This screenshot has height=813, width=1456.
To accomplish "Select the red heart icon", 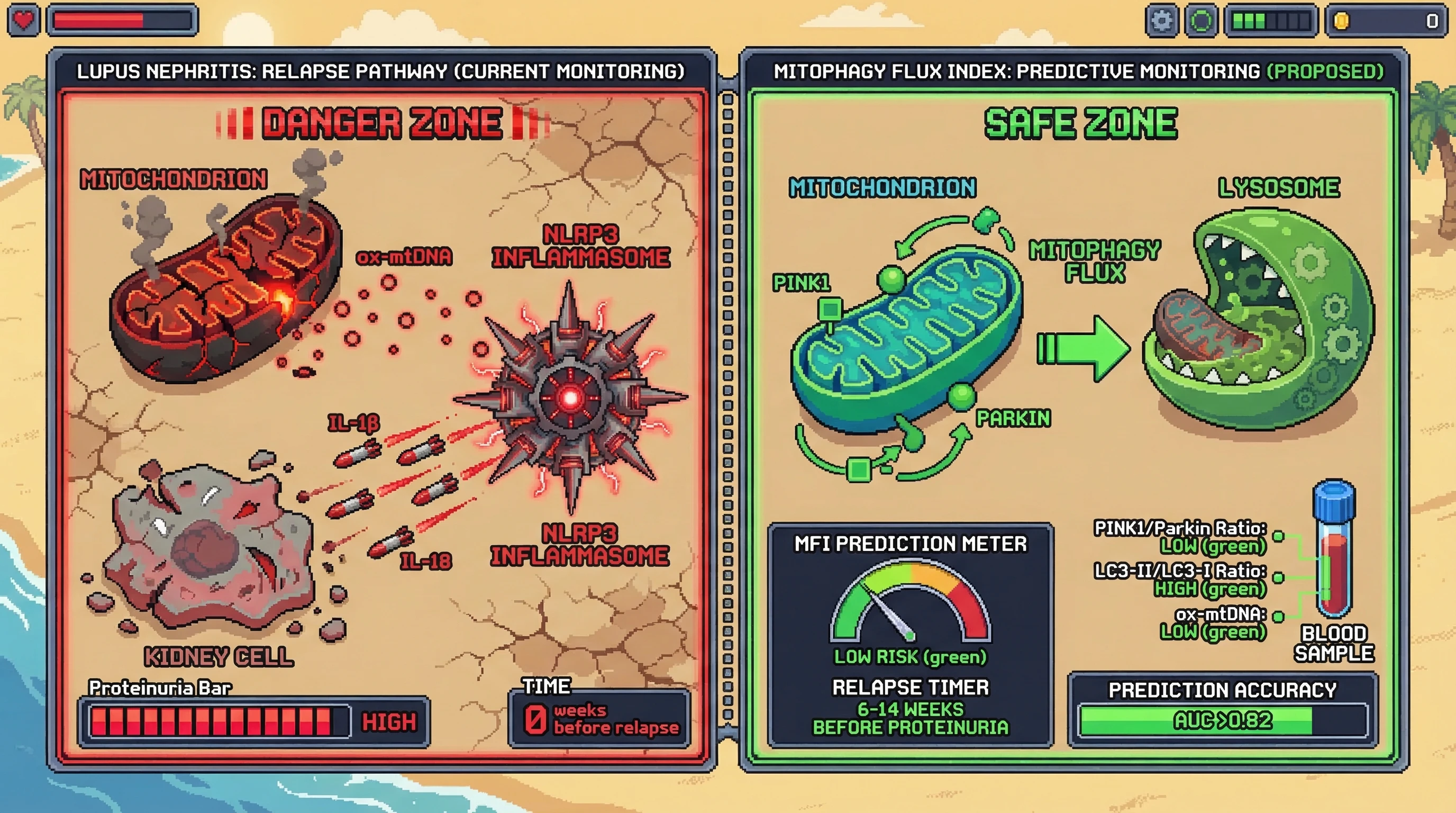I will (x=23, y=20).
